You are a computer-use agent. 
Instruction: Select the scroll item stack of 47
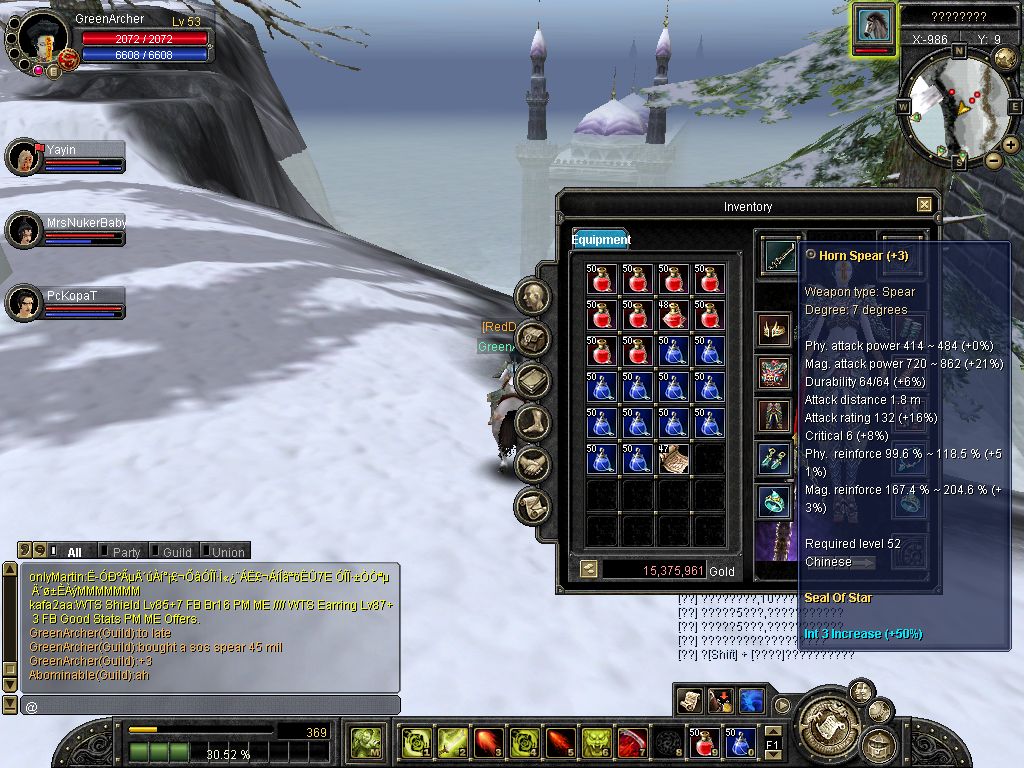tap(673, 459)
